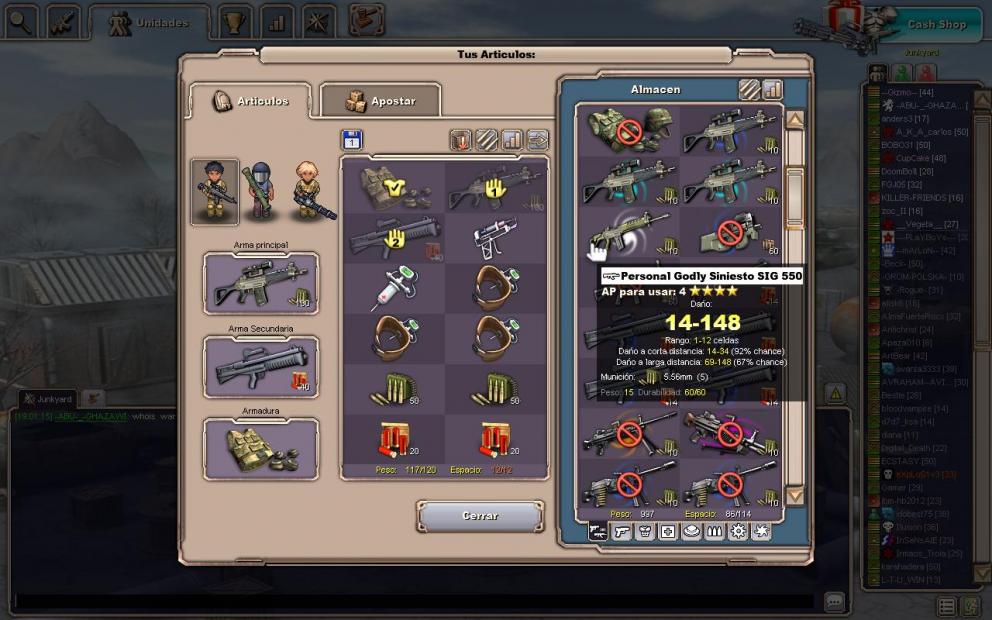Image resolution: width=992 pixels, height=620 pixels.
Task: Select the Arma principal weapon slot
Action: coord(261,283)
